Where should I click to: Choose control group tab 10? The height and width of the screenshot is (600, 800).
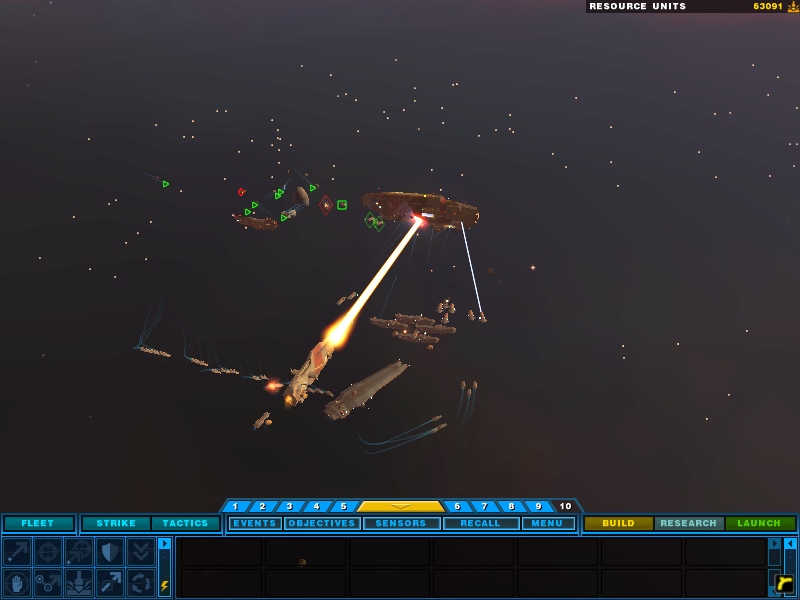point(566,507)
